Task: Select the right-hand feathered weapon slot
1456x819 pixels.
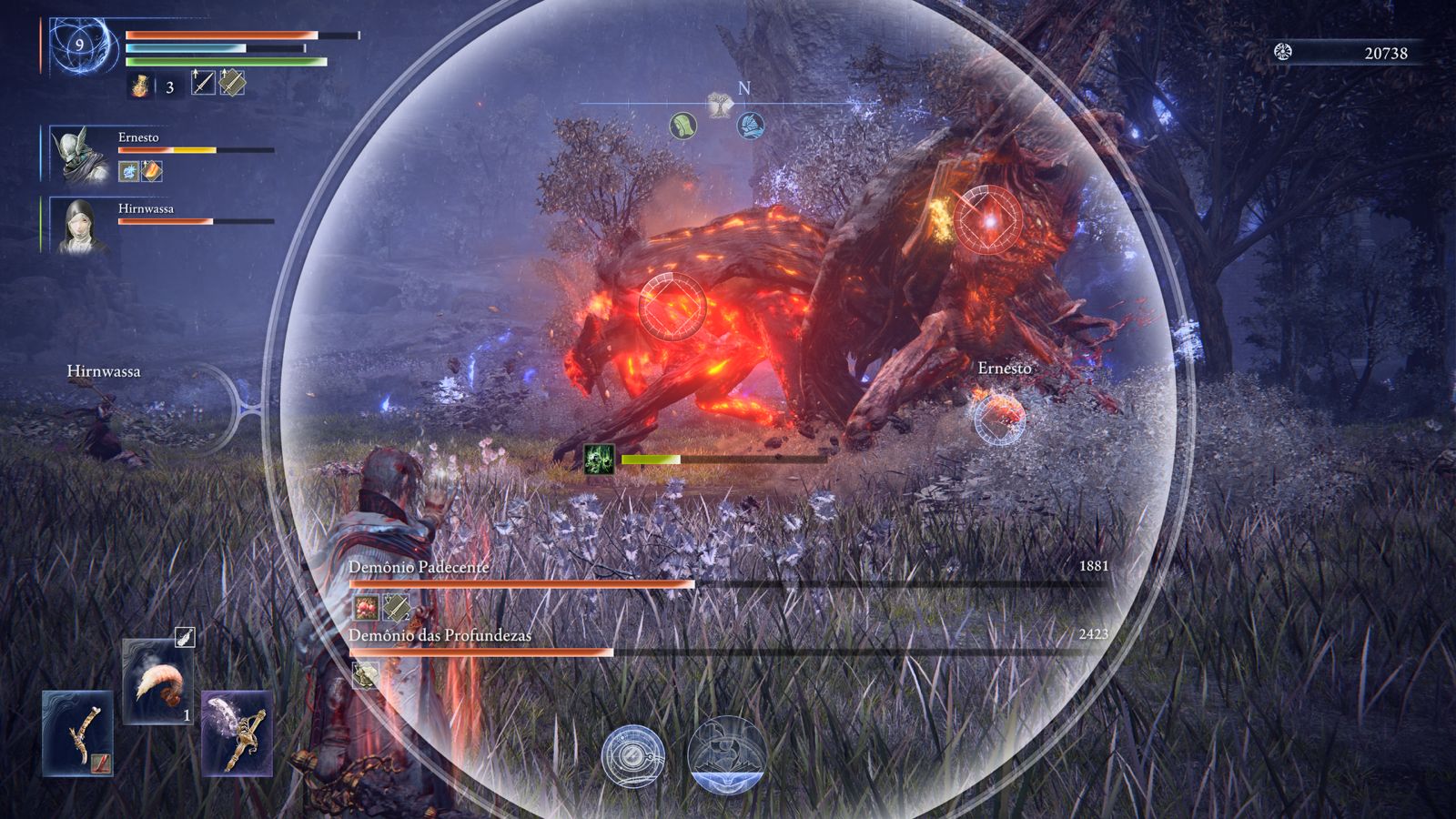Action: (x=237, y=733)
